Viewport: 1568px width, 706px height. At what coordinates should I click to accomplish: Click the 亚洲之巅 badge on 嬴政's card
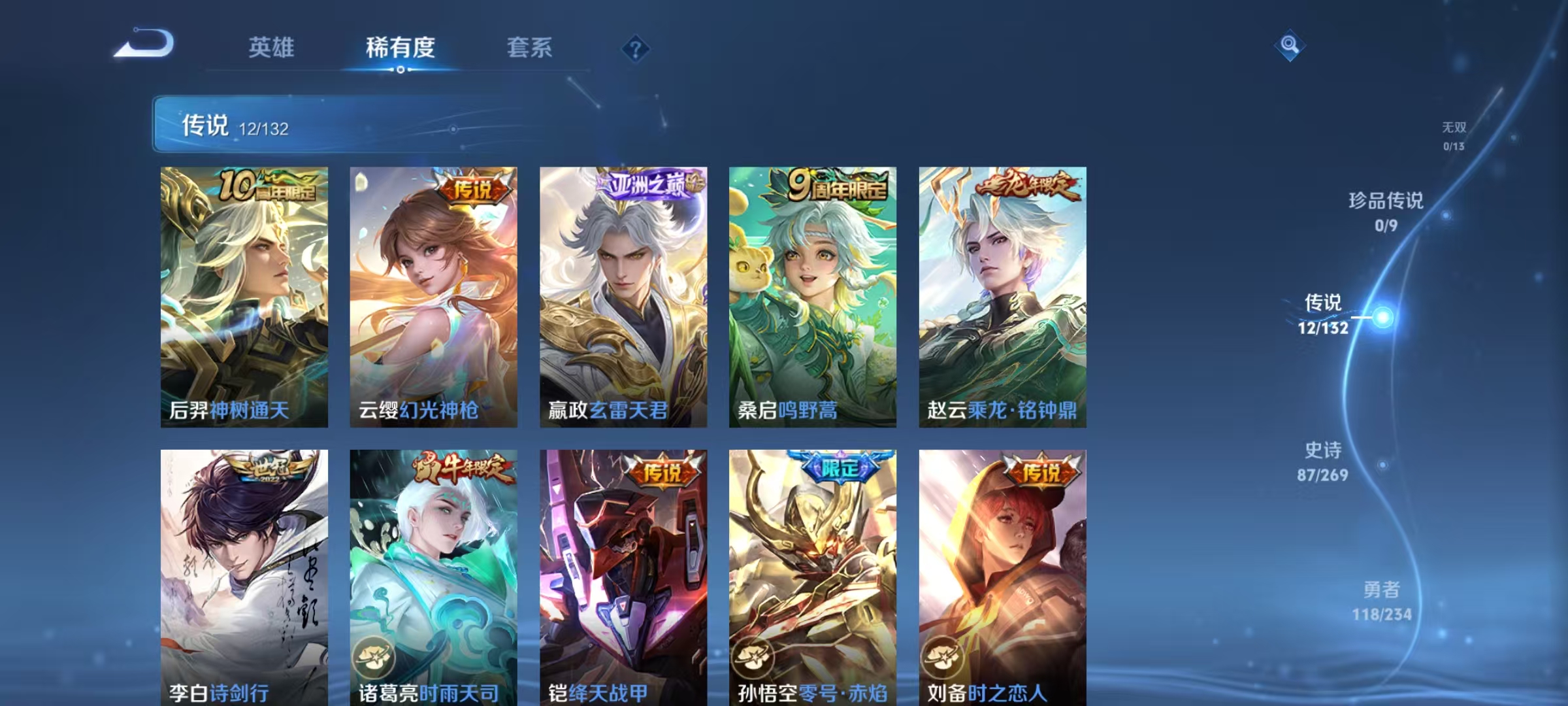[647, 185]
